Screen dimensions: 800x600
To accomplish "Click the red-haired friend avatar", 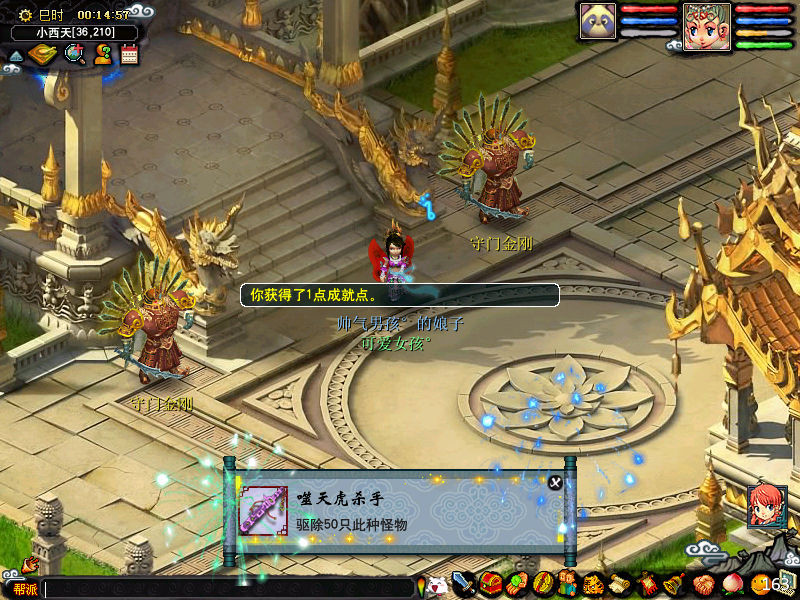I will click(x=766, y=506).
